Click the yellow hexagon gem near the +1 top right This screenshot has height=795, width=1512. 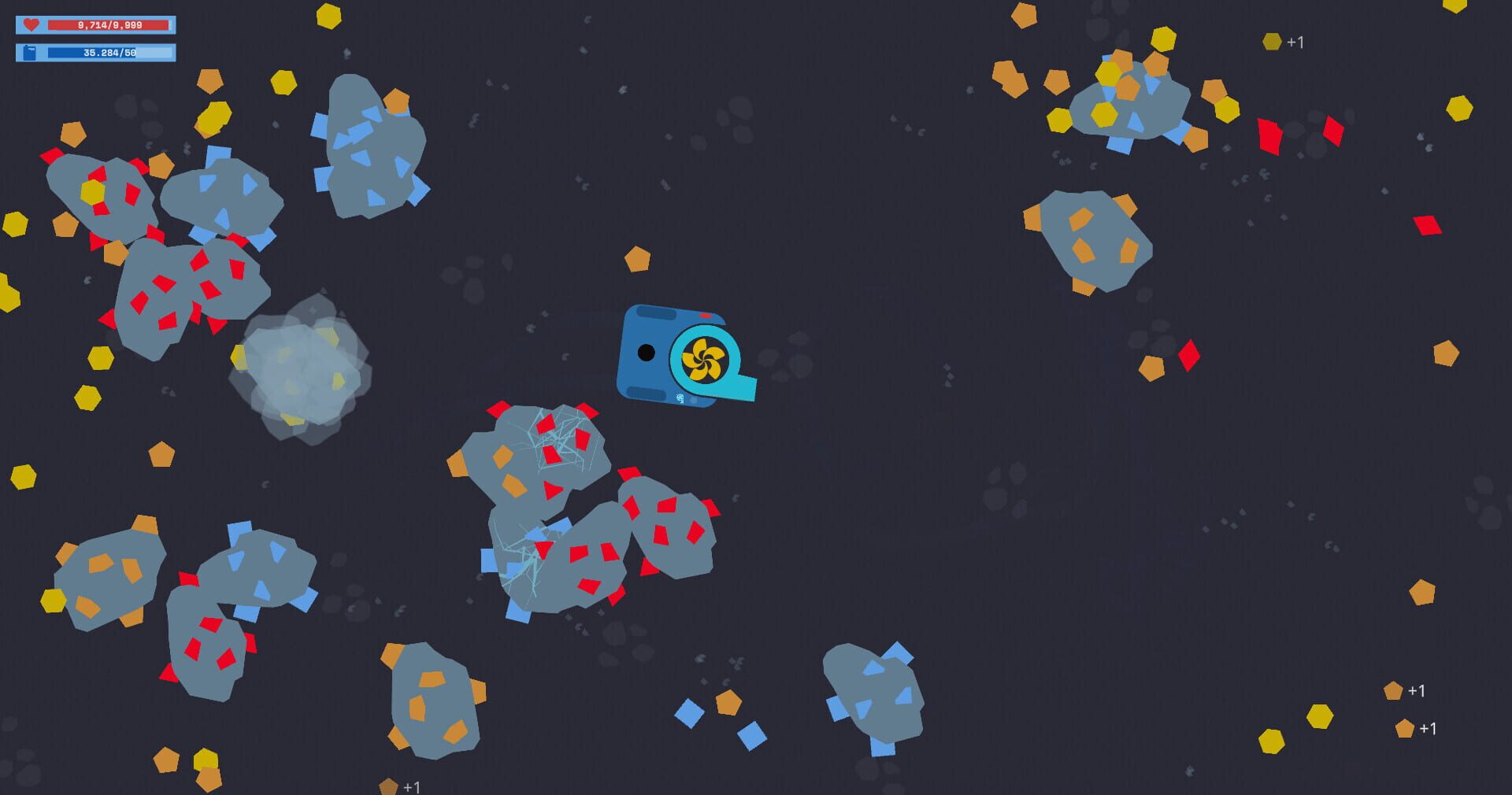pos(1272,43)
